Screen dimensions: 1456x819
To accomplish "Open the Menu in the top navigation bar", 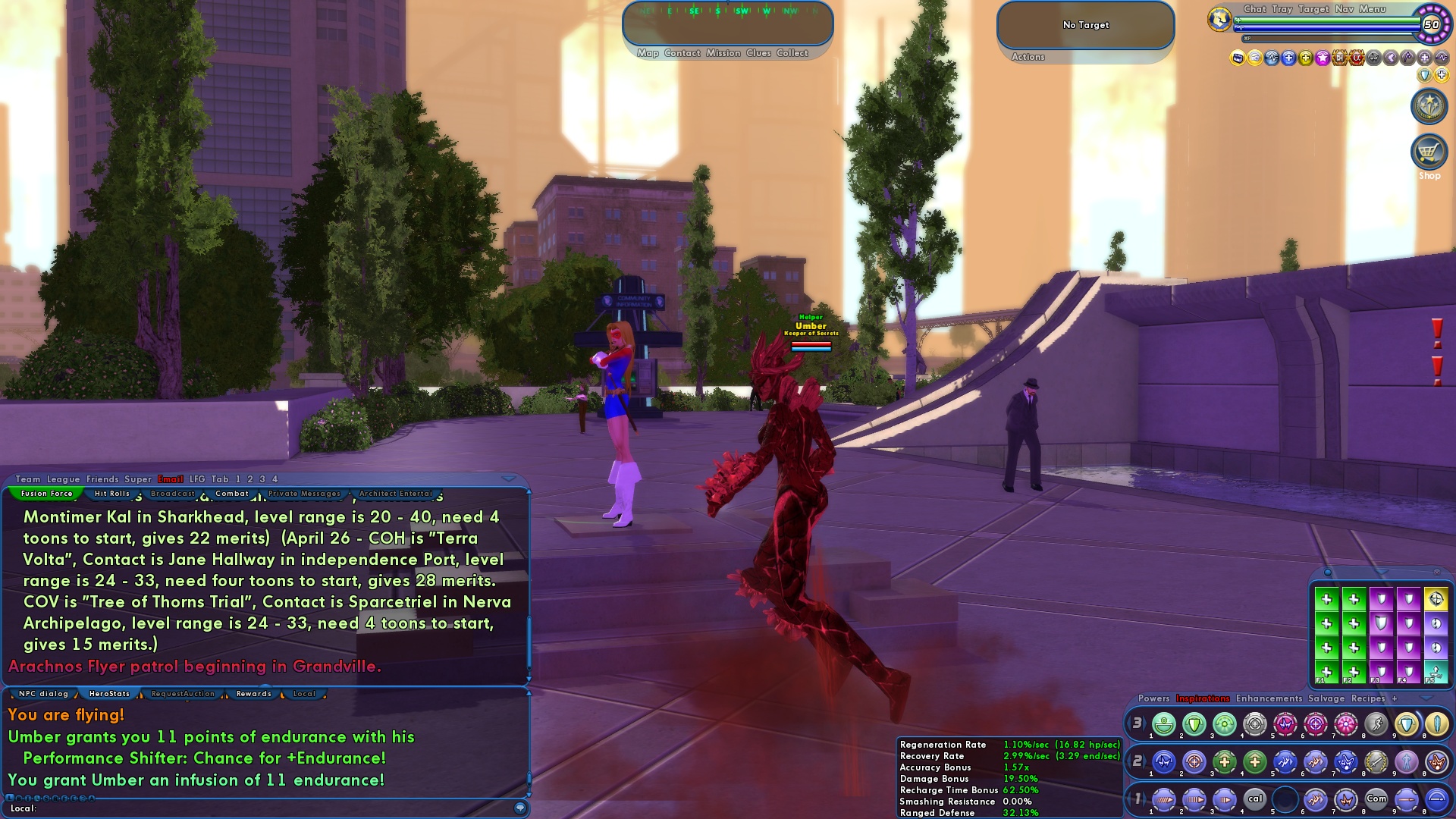I will point(1373,9).
